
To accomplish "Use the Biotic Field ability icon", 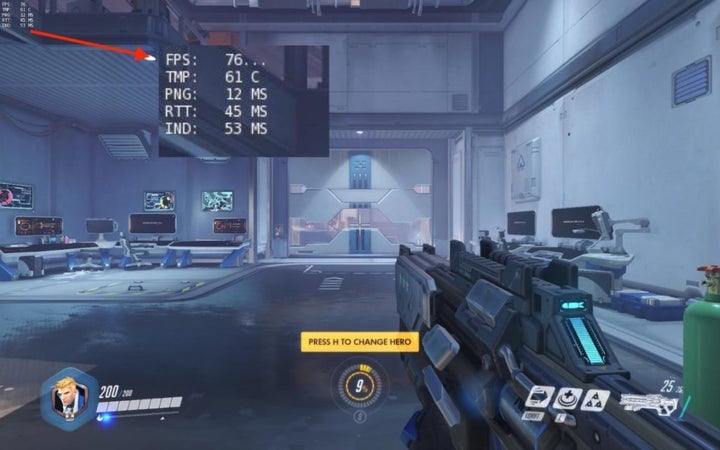I will click(x=566, y=397).
